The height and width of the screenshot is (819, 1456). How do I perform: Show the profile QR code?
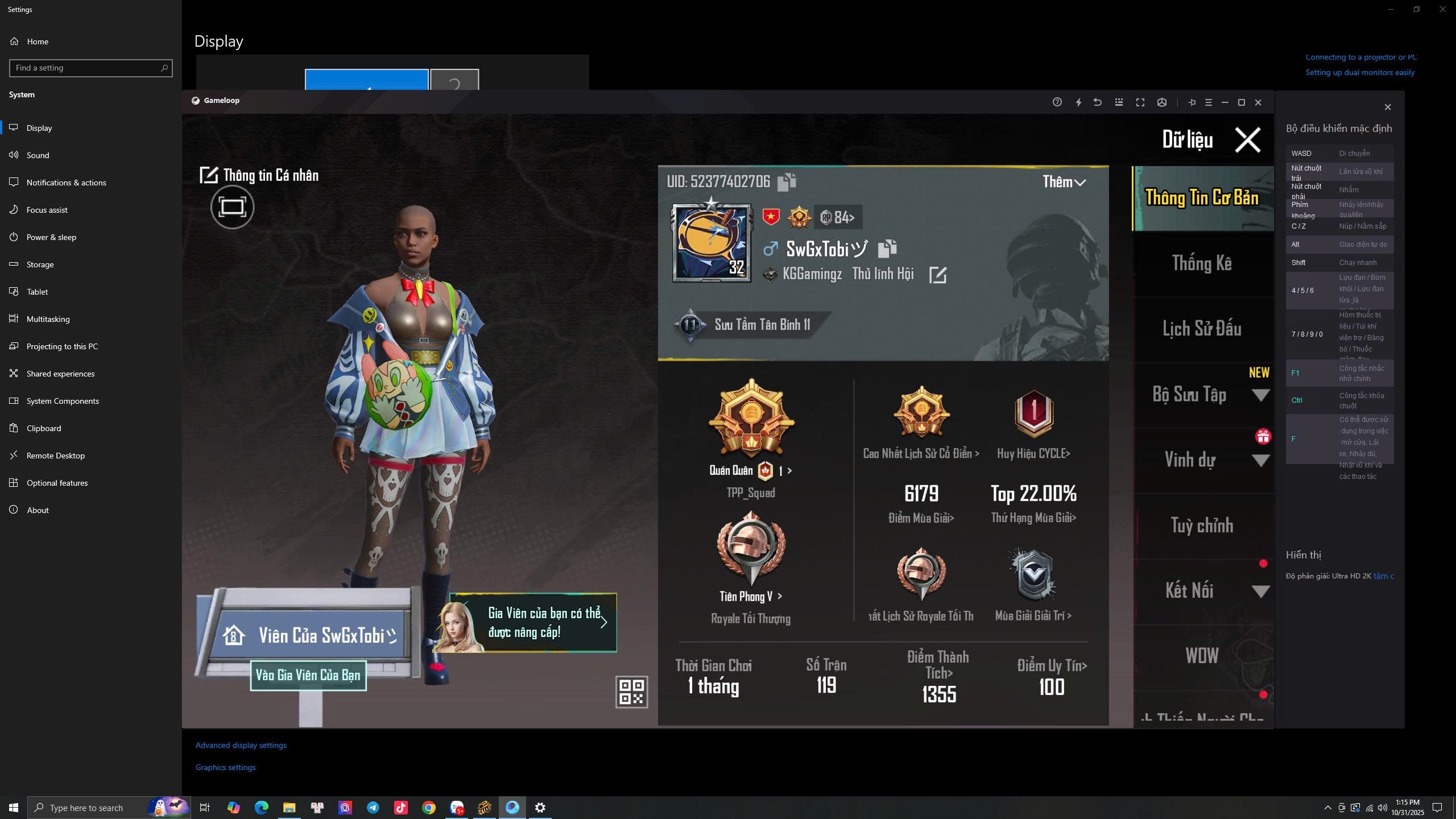pos(631,692)
